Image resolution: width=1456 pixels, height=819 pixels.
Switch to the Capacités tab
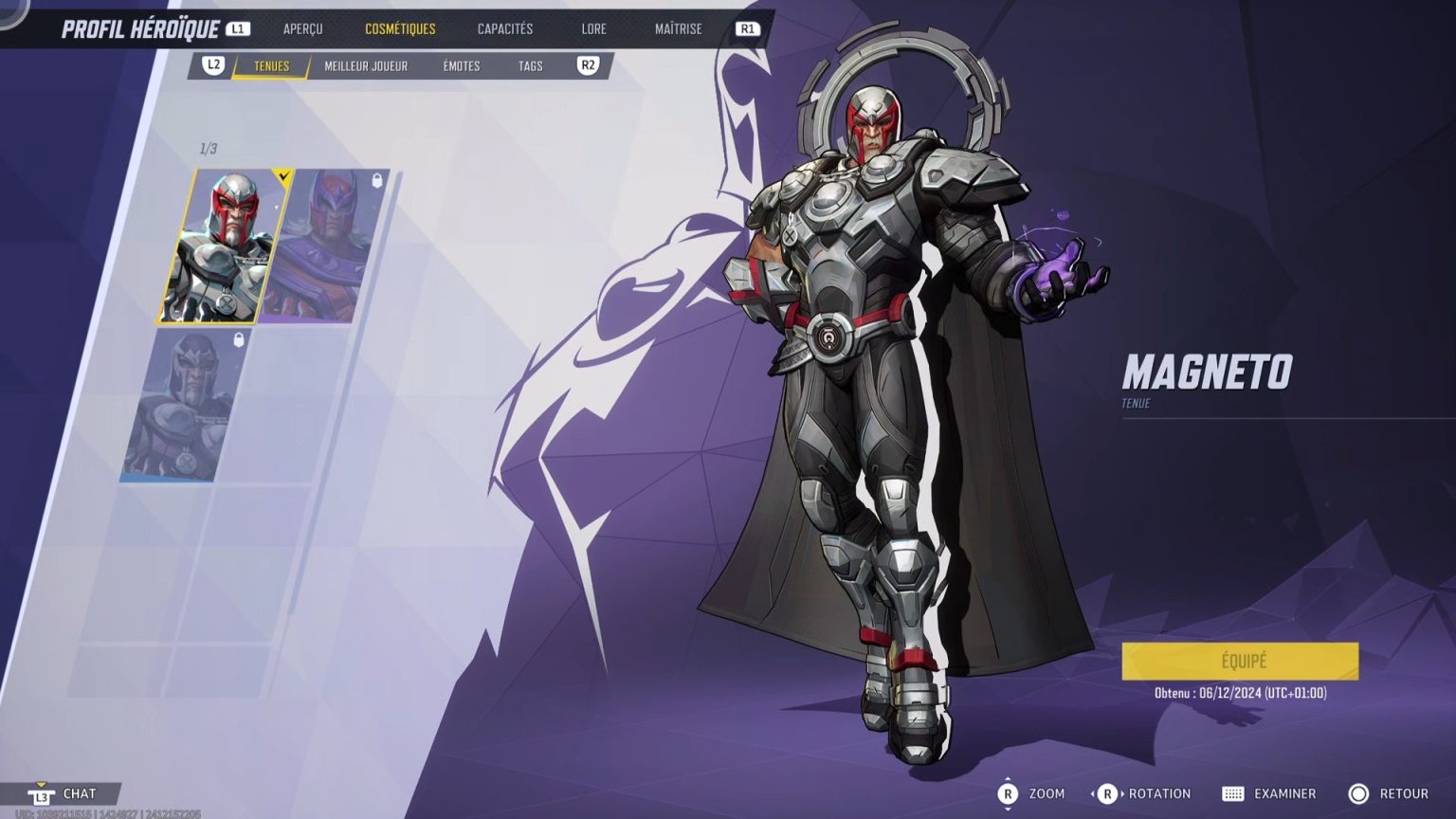tap(503, 28)
